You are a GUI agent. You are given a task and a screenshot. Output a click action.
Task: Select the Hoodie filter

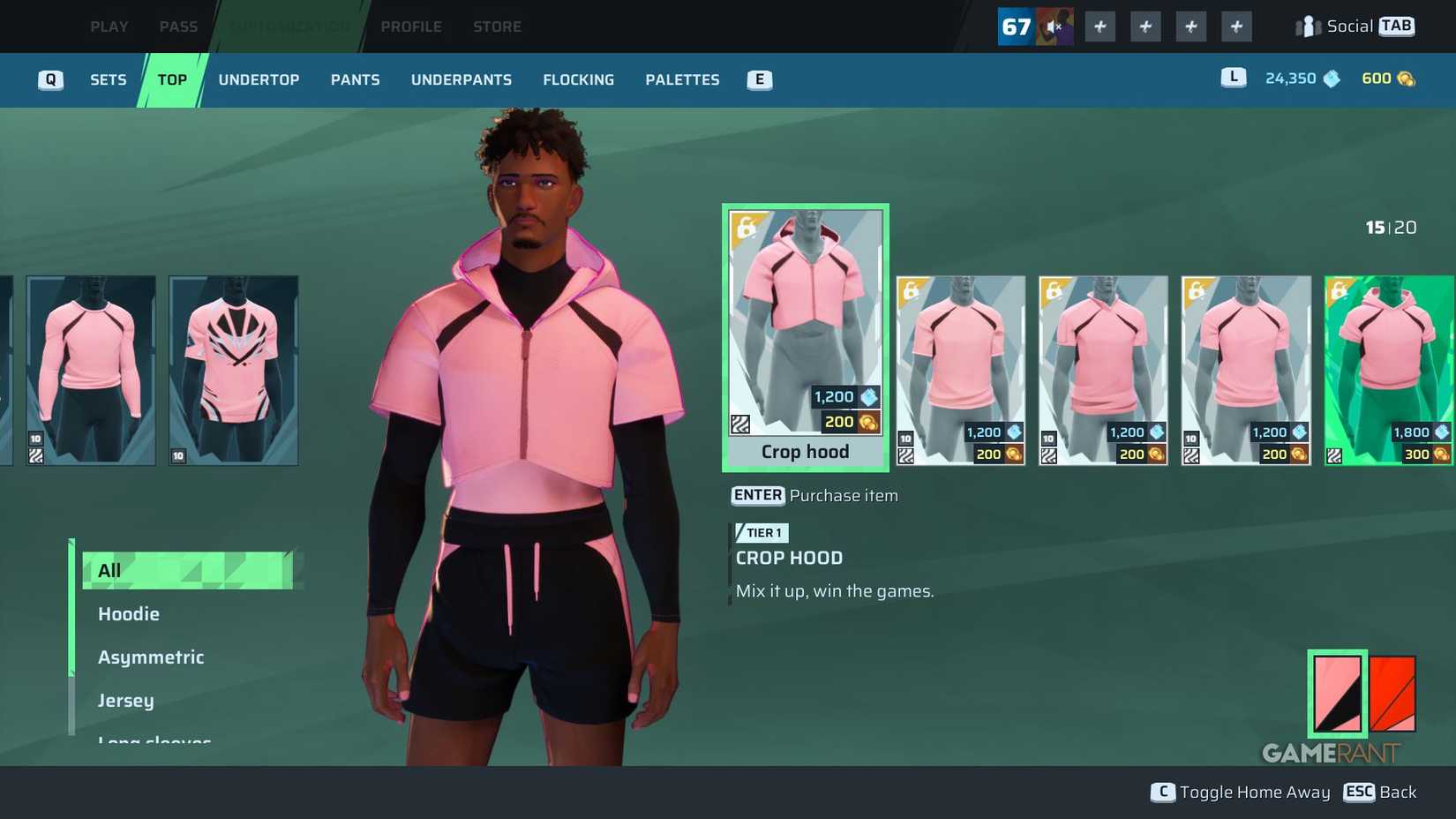(129, 613)
